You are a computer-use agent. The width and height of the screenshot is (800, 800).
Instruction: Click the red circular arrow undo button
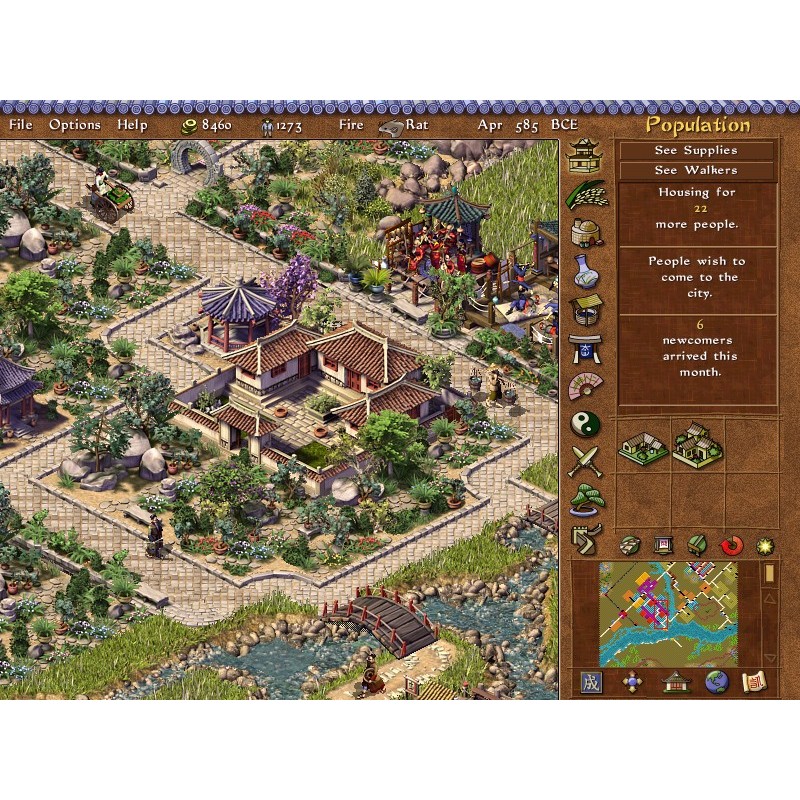[x=731, y=545]
